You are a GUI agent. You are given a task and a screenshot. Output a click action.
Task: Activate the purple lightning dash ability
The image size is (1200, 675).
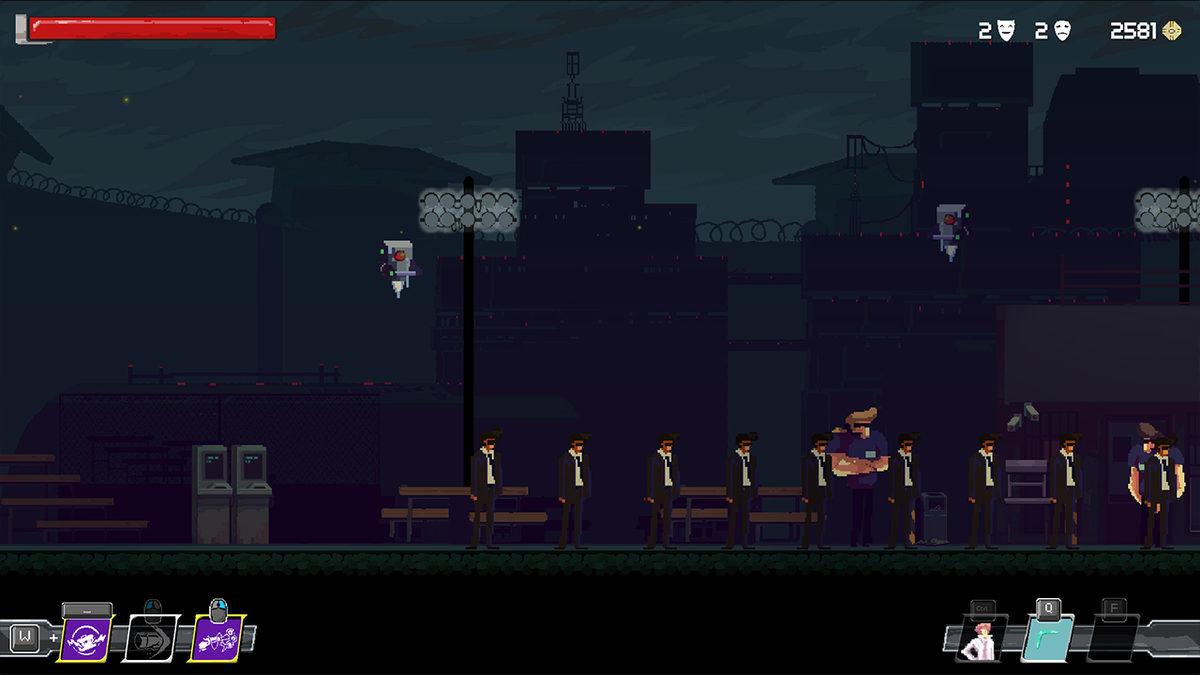86,638
